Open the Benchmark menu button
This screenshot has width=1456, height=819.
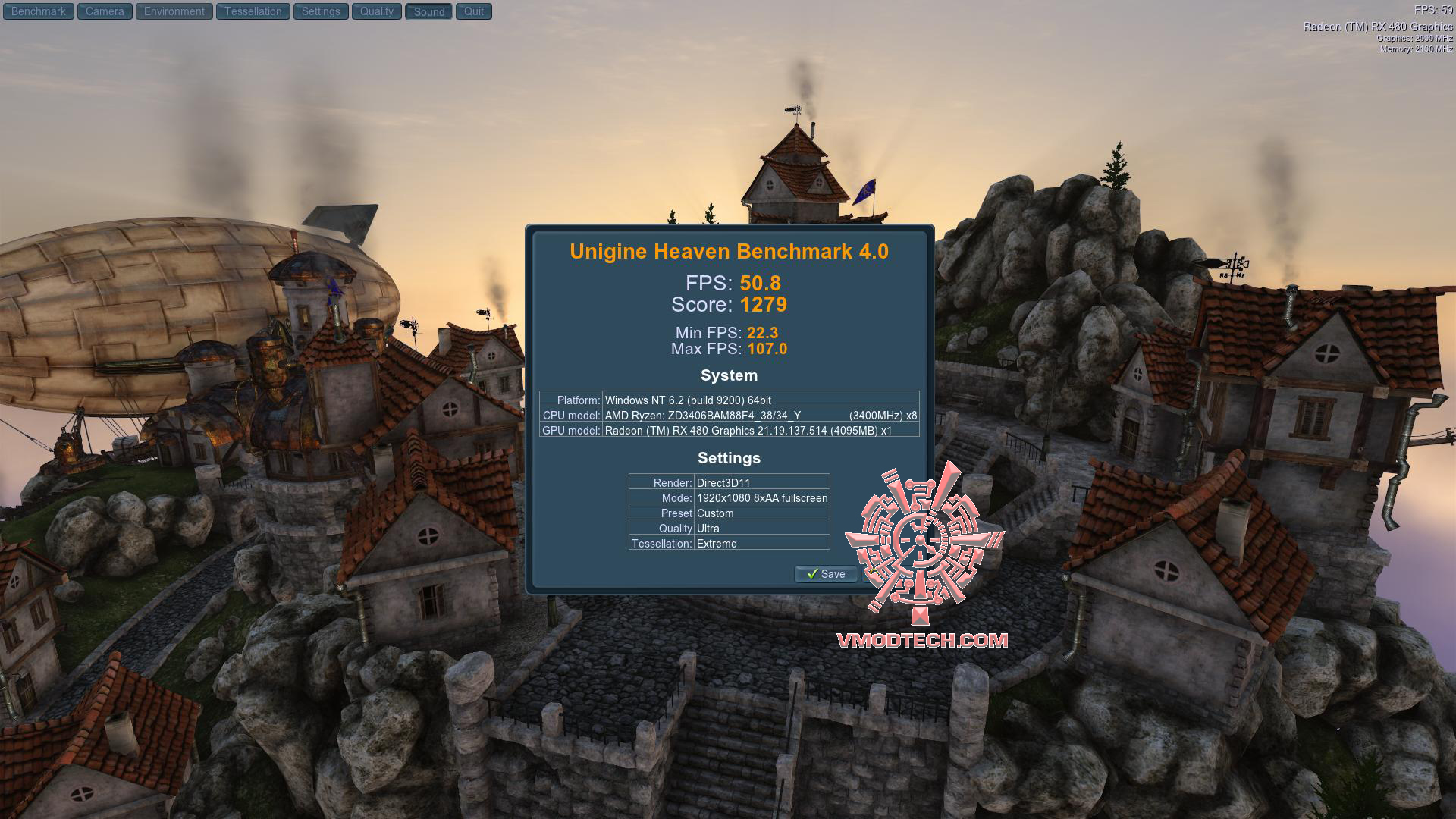pos(39,11)
